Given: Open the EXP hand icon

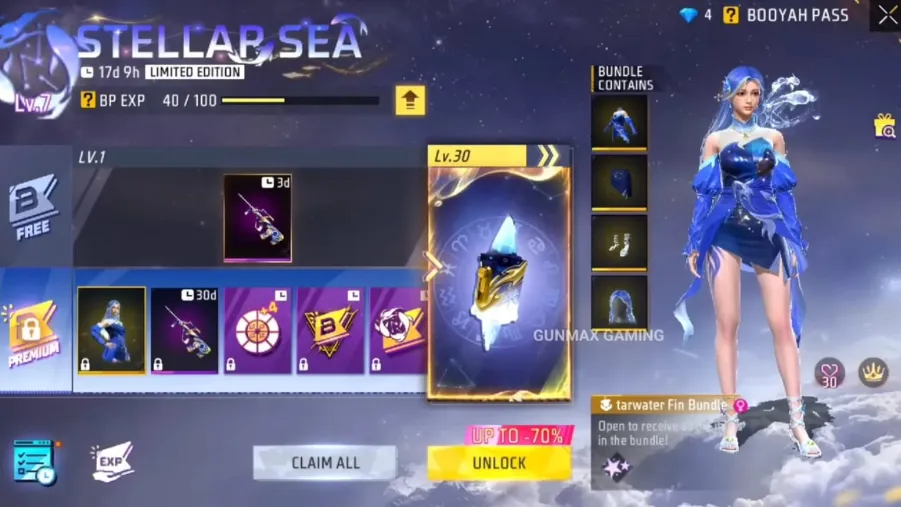Looking at the screenshot, I should 113,461.
